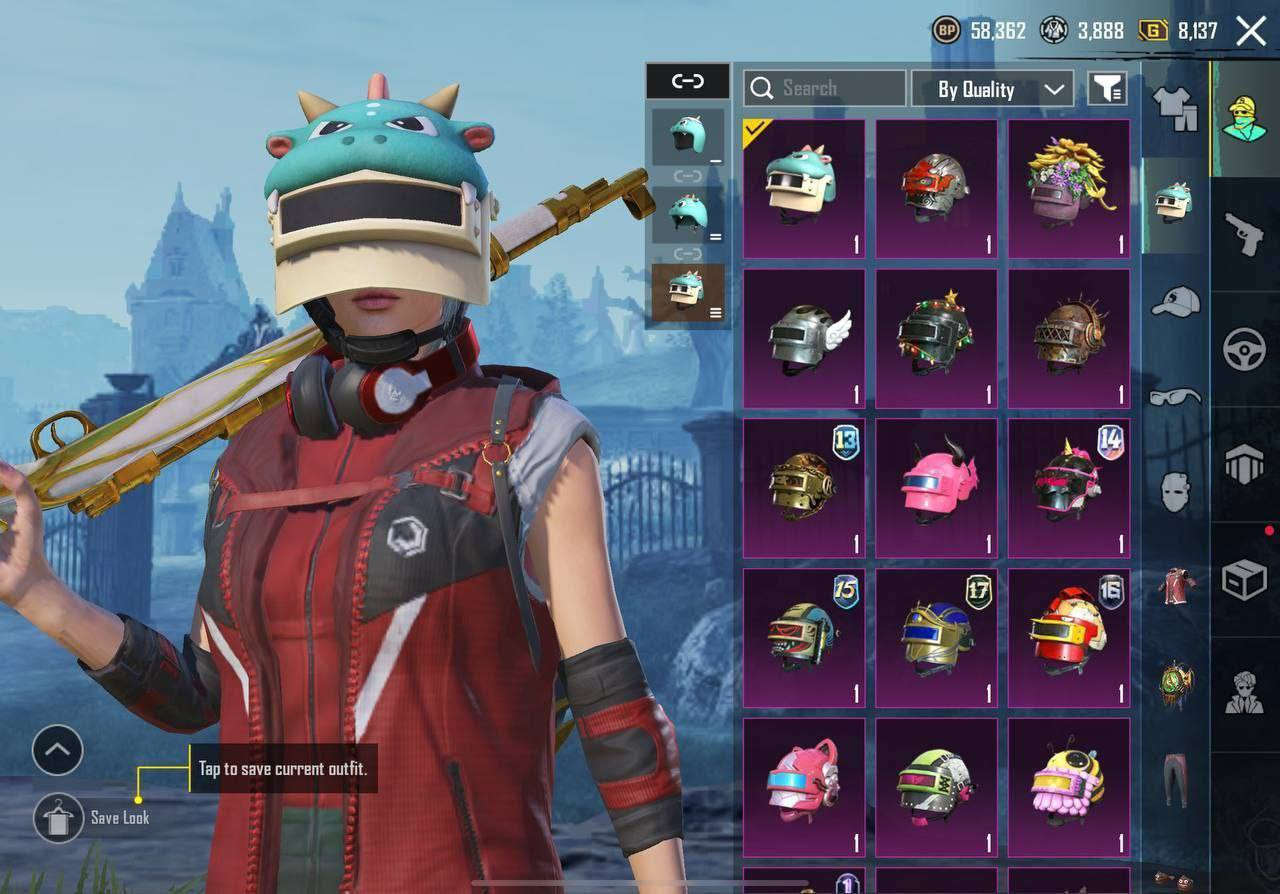Select the silver winged helmet skin
The width and height of the screenshot is (1280, 894).
point(804,339)
